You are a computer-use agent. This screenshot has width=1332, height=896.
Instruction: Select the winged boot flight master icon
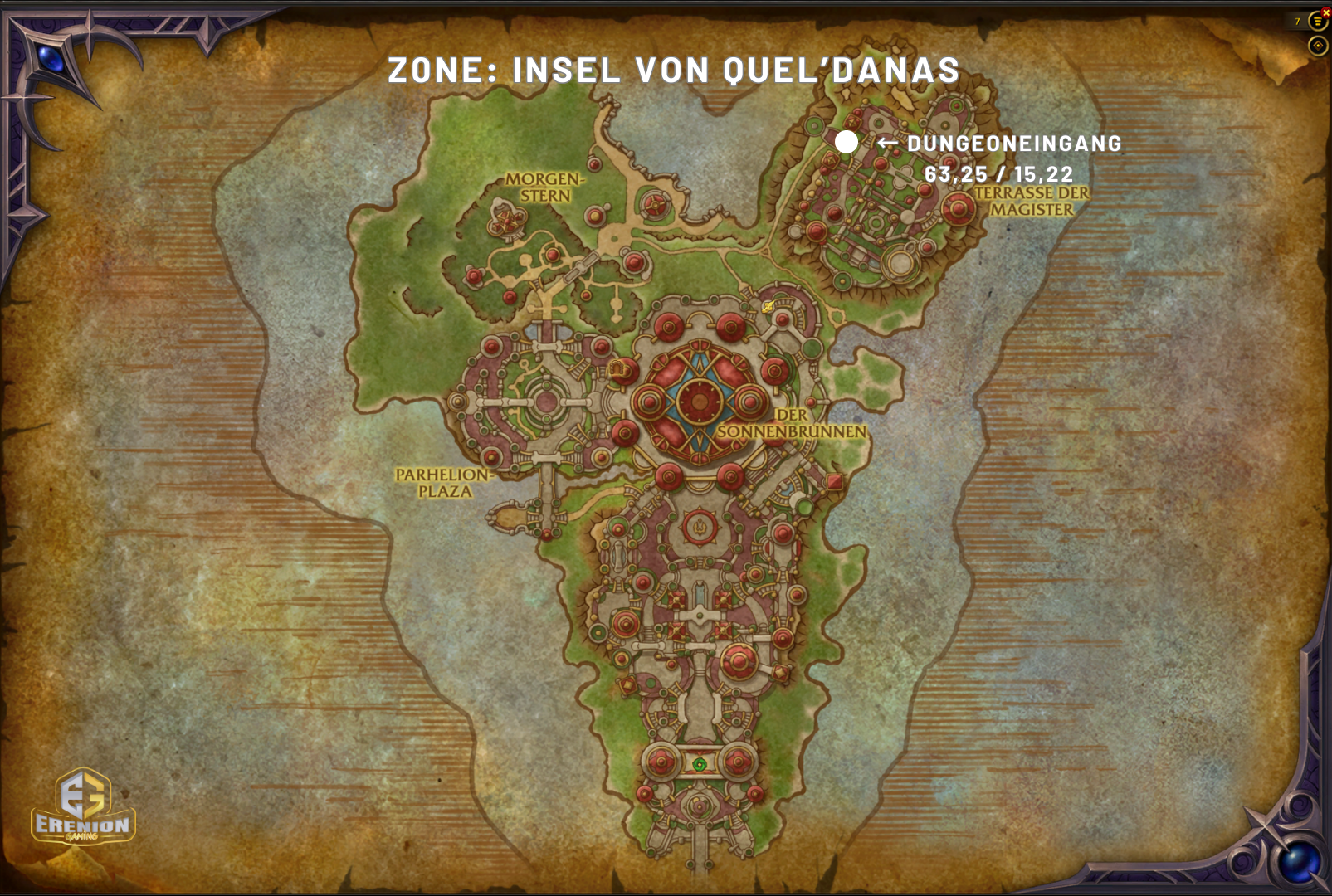768,307
